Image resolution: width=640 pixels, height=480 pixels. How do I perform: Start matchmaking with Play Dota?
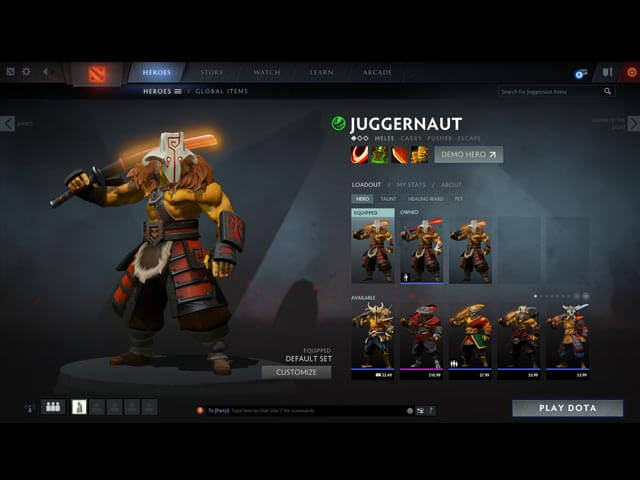point(567,408)
